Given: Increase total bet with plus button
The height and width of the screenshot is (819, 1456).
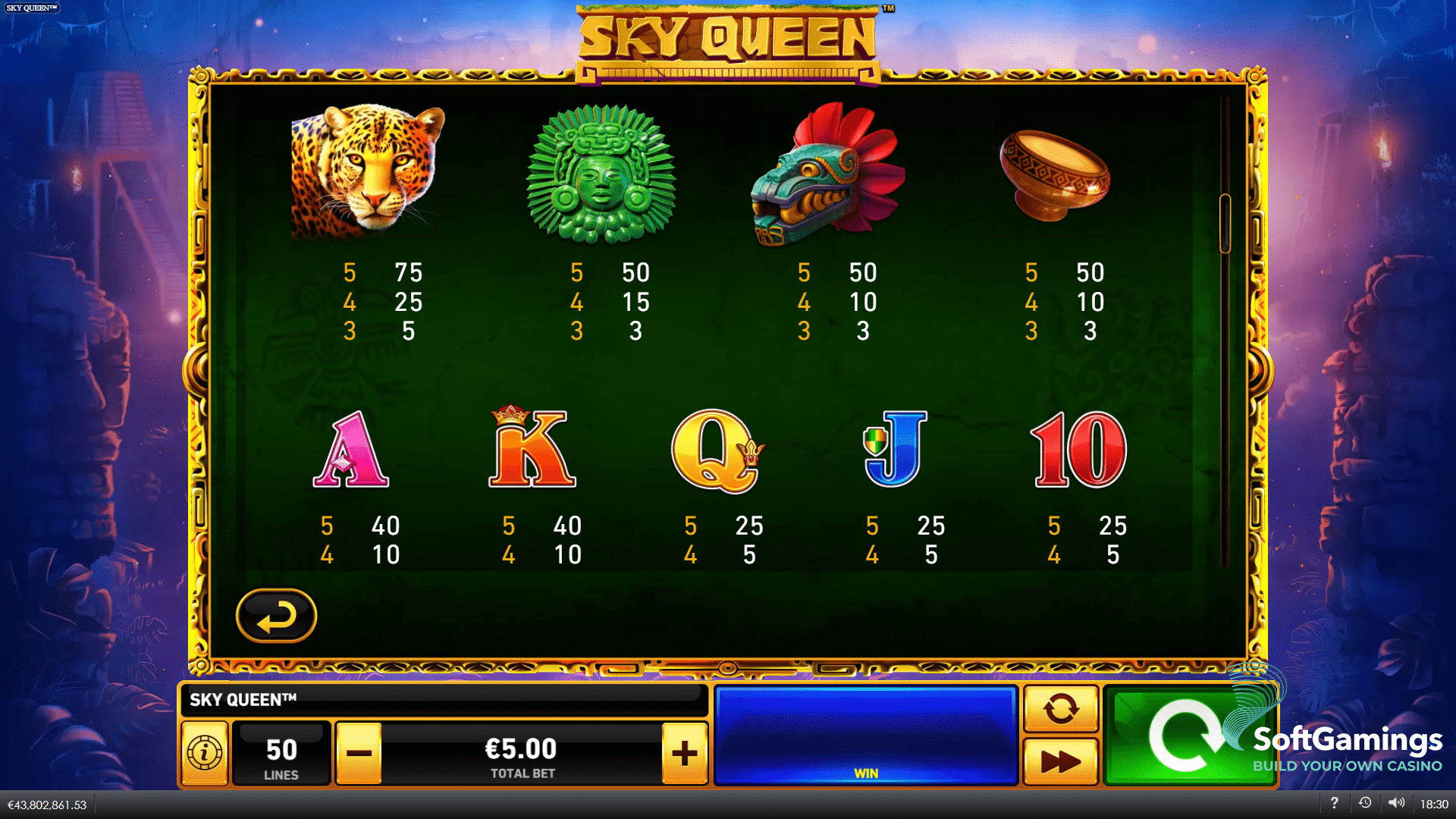Looking at the screenshot, I should 685,752.
